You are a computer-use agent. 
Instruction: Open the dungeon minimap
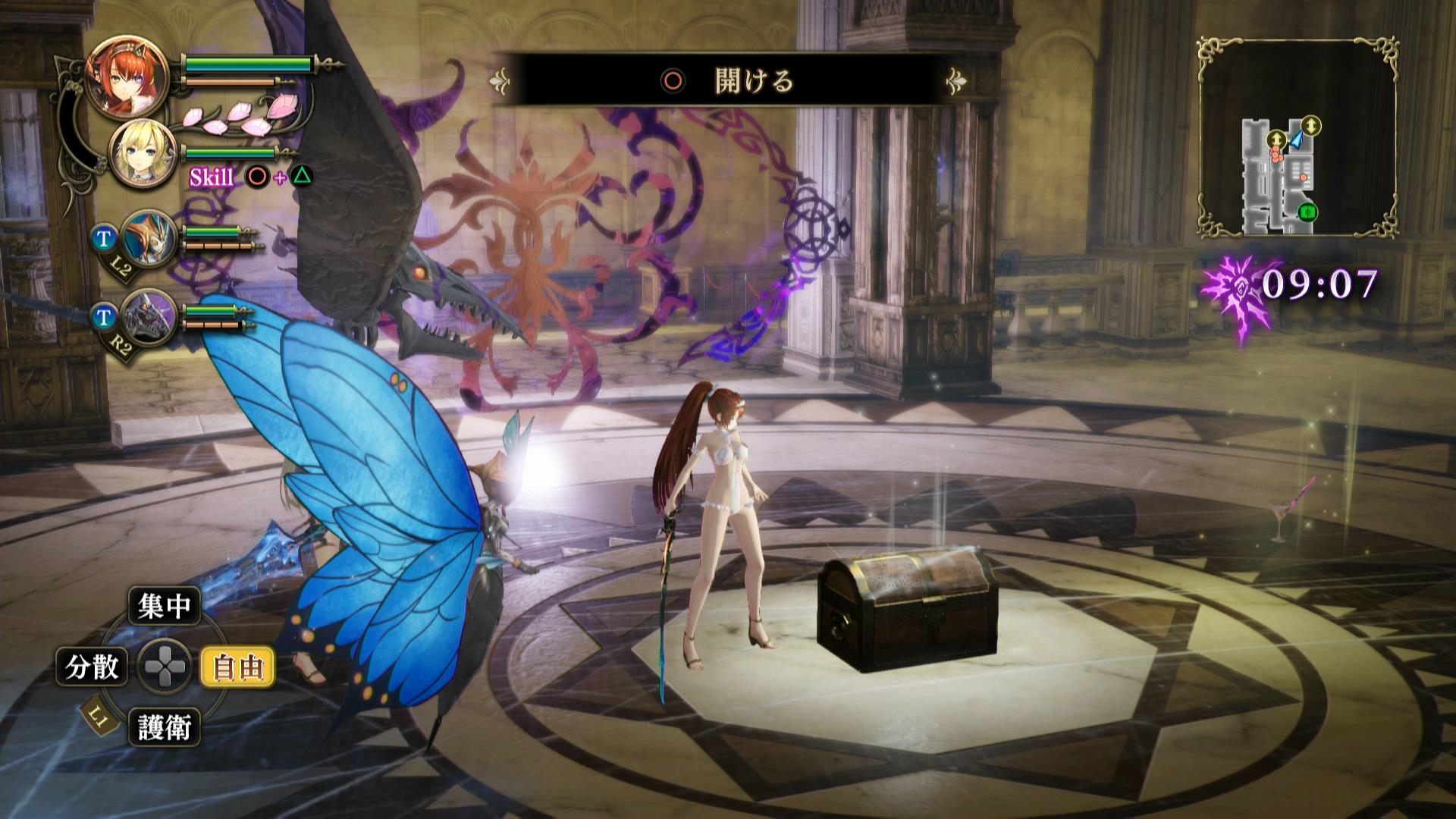pyautogui.click(x=1298, y=138)
